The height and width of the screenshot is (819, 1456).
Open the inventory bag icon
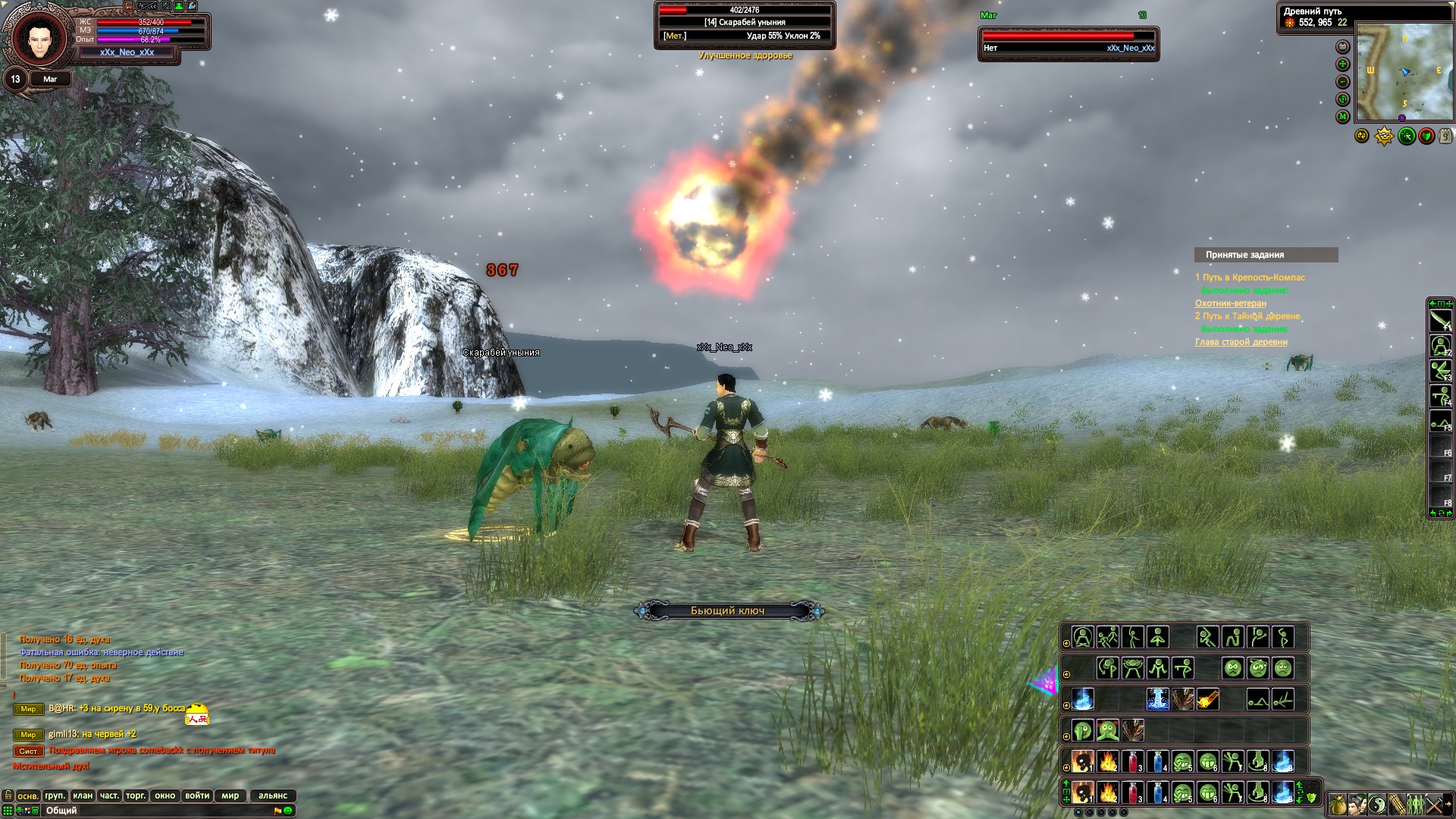point(1337,804)
